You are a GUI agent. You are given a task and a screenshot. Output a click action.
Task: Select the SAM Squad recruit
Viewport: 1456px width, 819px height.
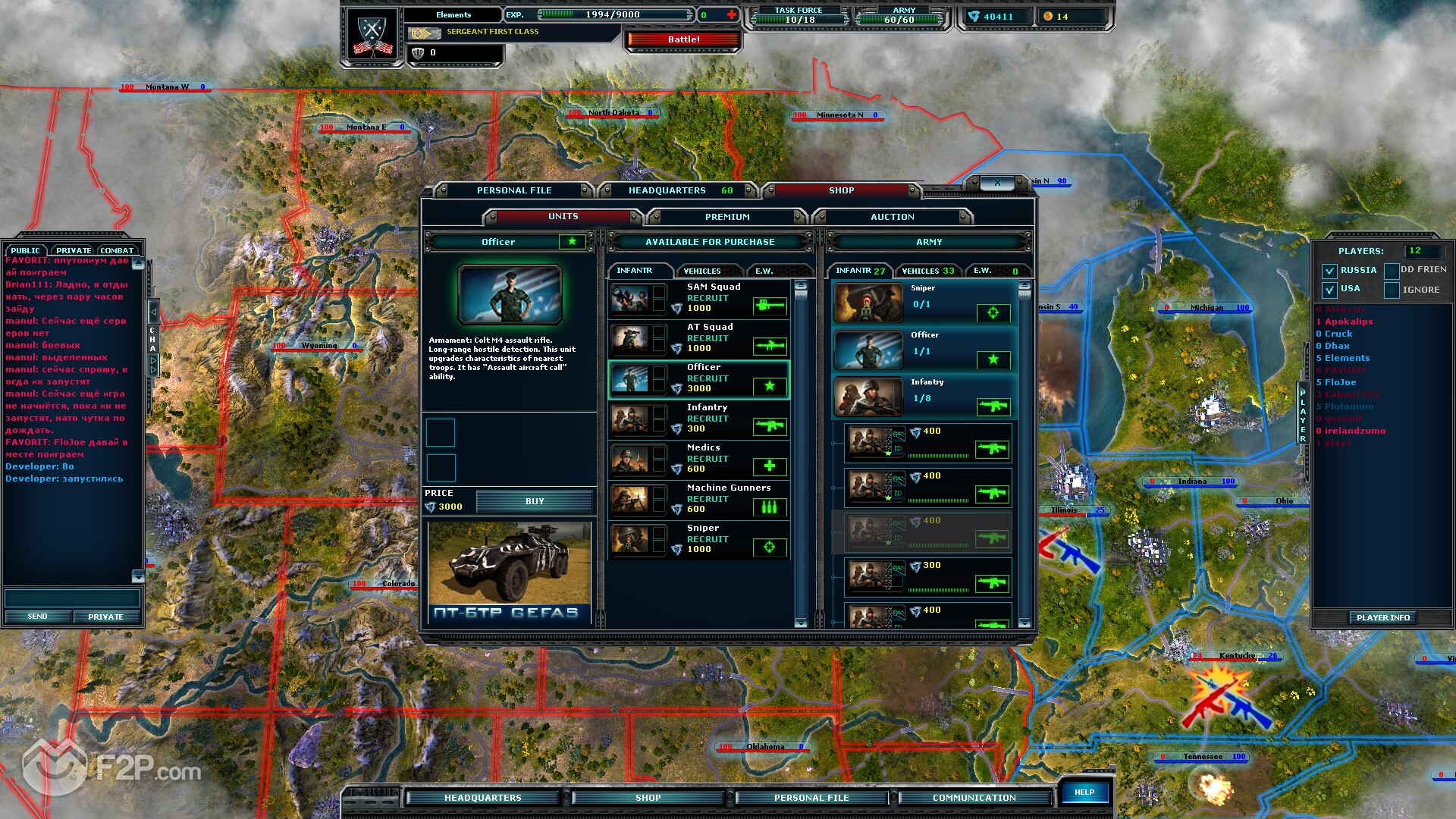tap(698, 298)
